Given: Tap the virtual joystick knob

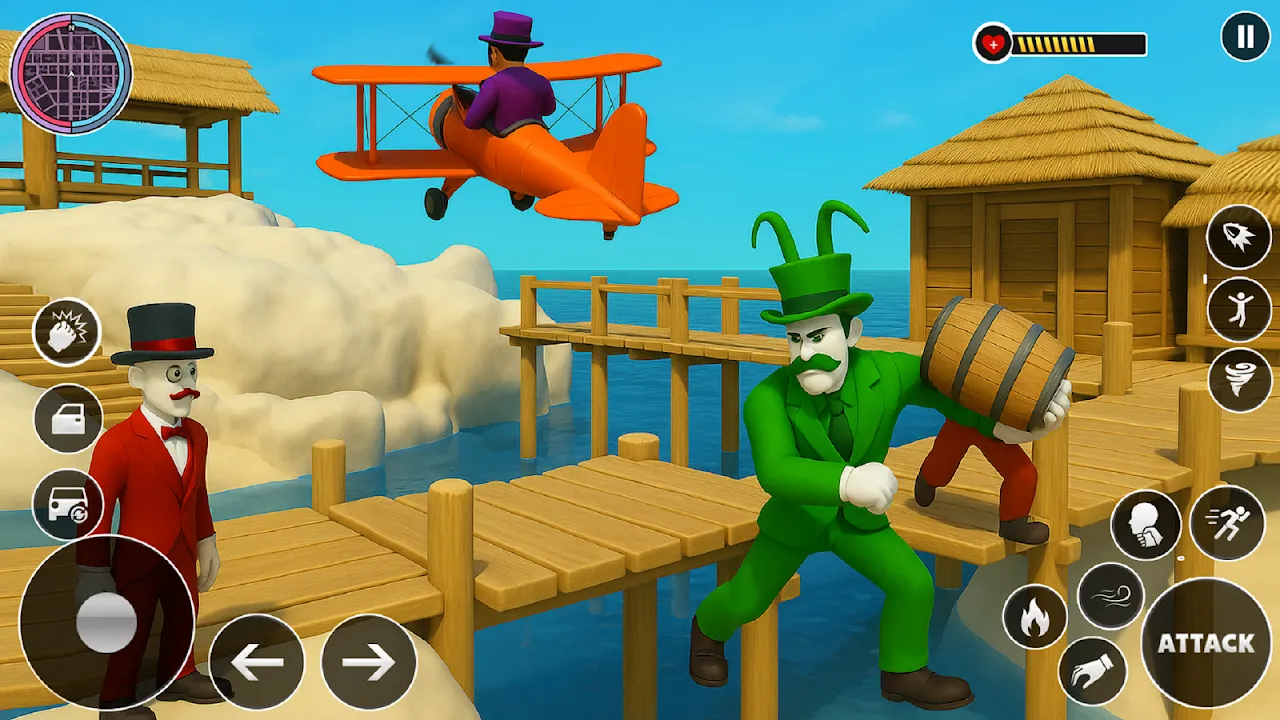Looking at the screenshot, I should click(107, 622).
